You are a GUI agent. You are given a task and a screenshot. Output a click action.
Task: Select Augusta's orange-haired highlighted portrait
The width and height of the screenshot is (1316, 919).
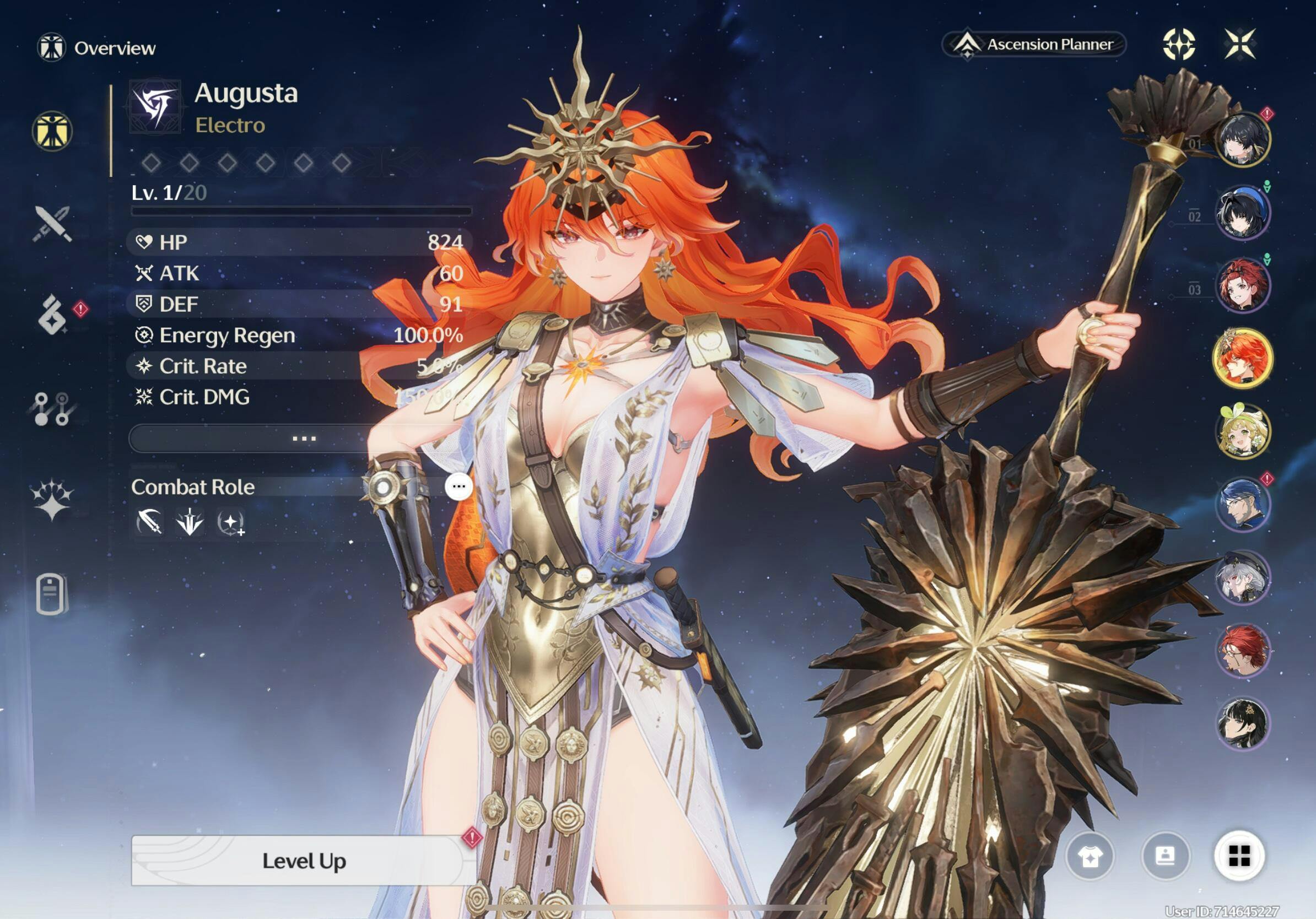click(x=1243, y=359)
